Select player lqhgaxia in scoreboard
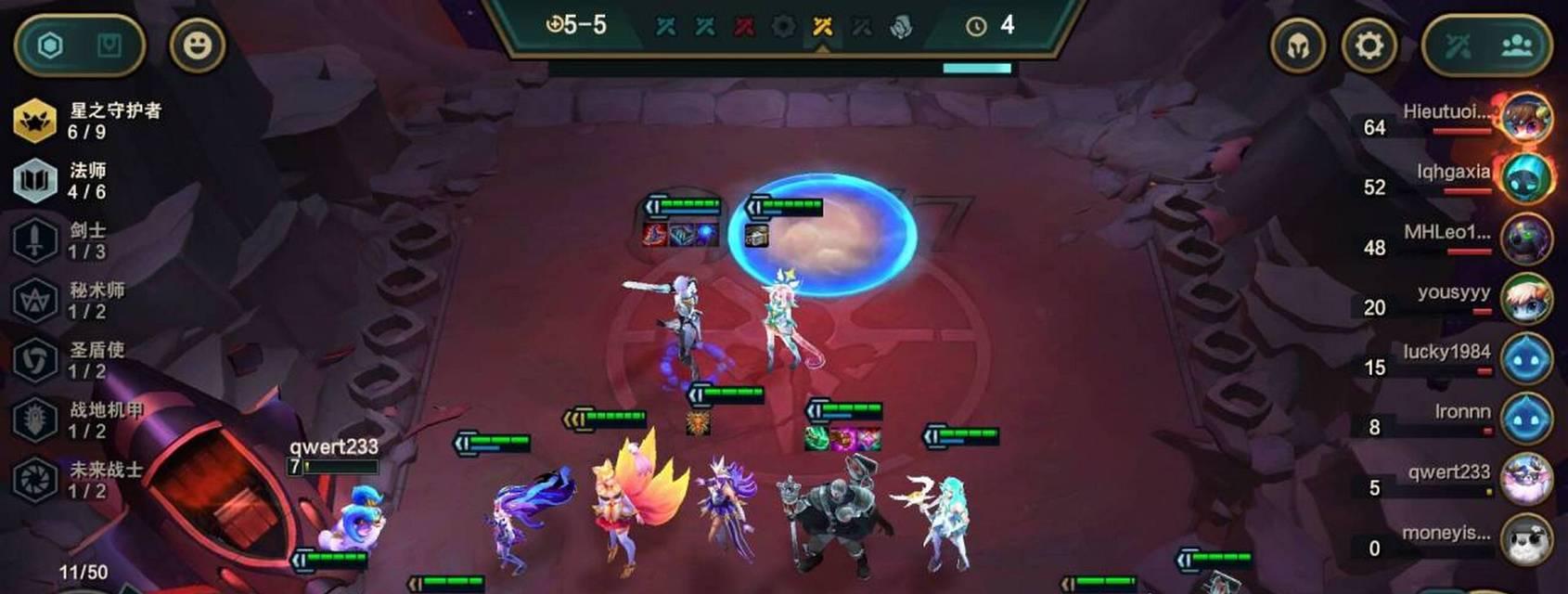1568x594 pixels. coord(1526,179)
